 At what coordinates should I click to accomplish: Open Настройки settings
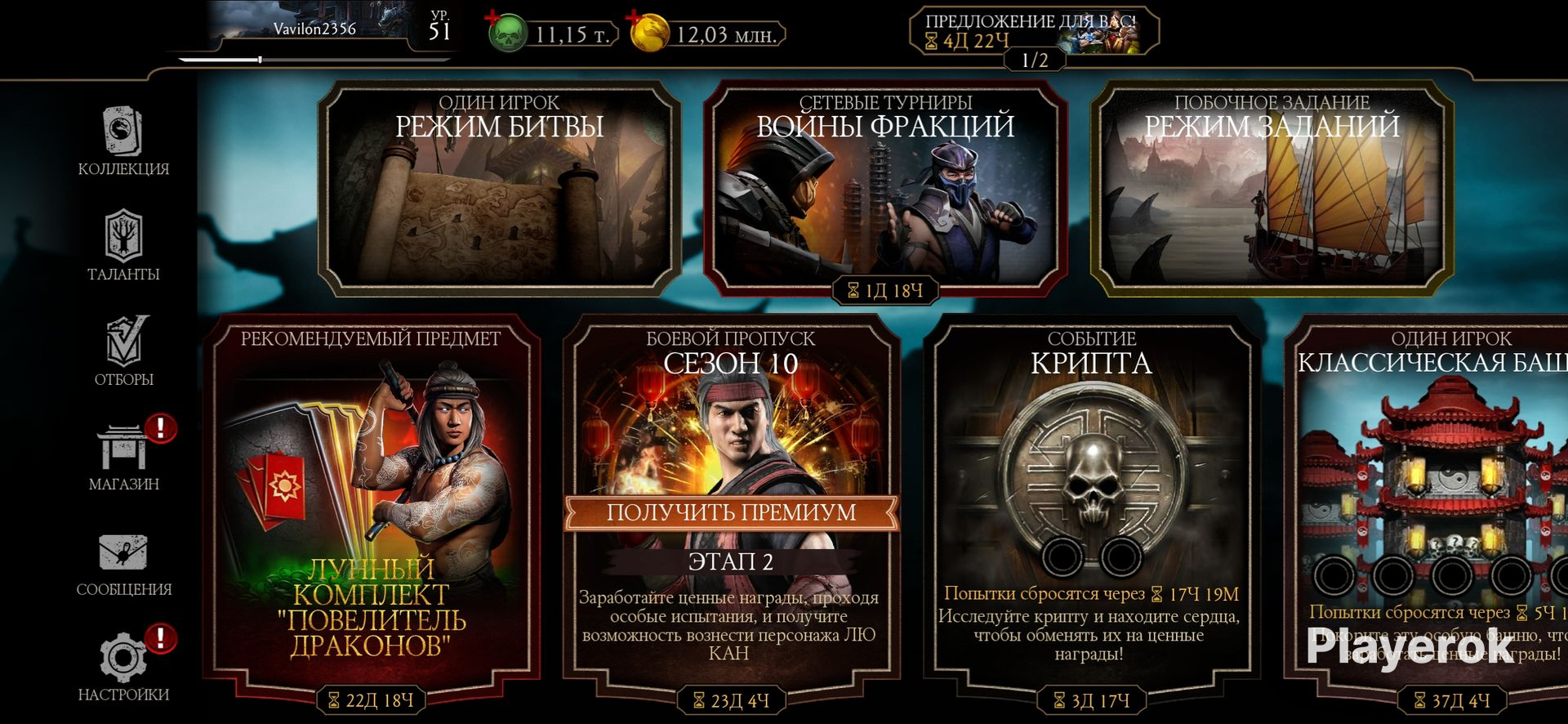coord(123,667)
